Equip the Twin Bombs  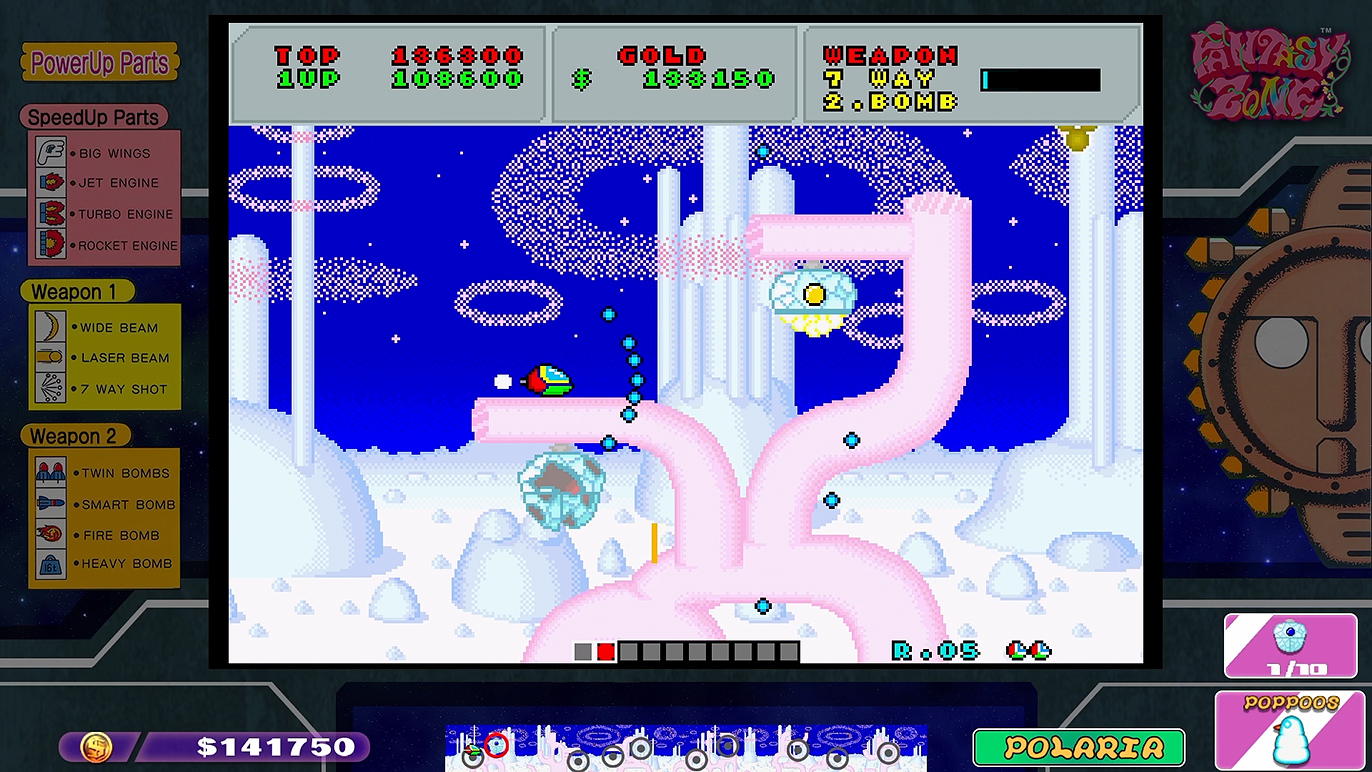click(104, 473)
